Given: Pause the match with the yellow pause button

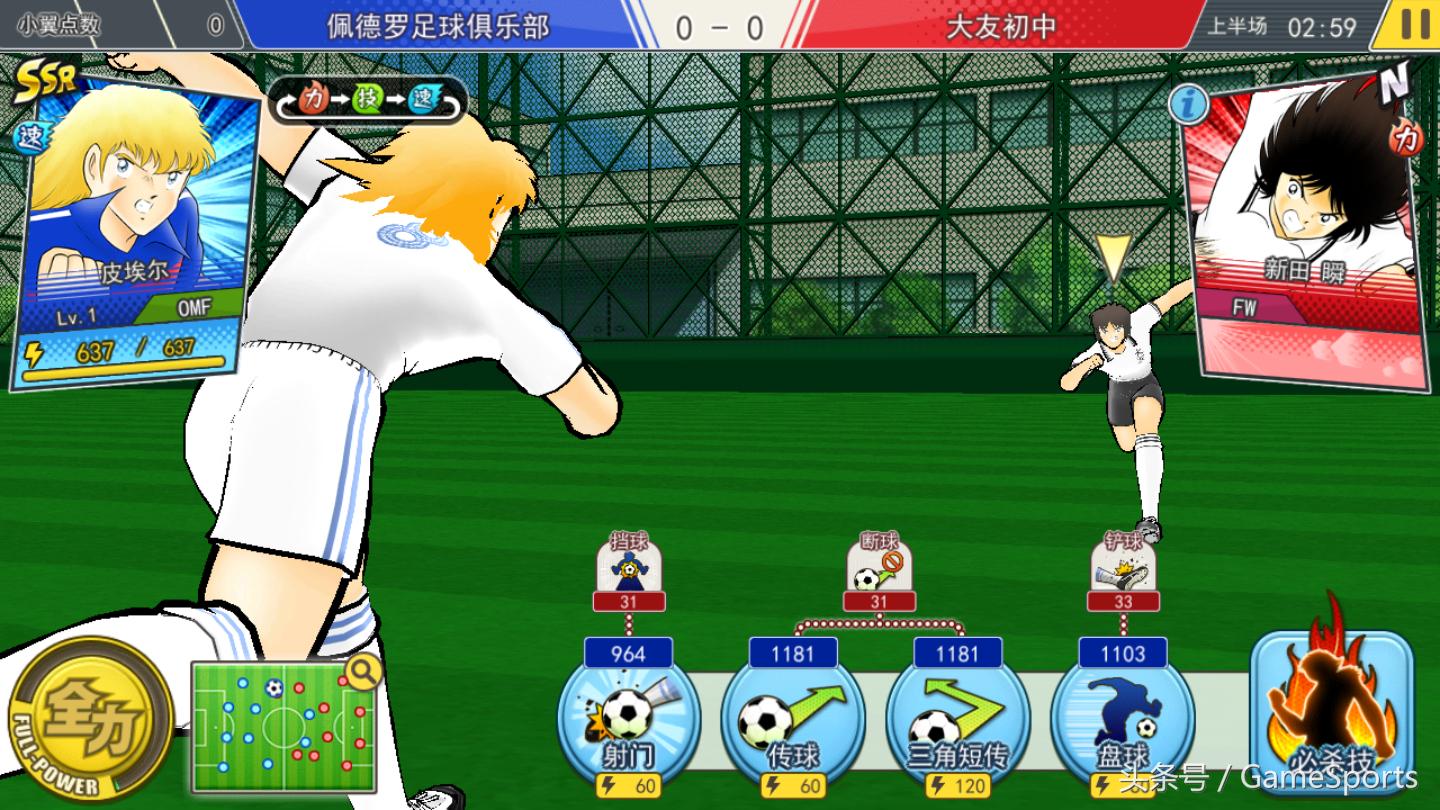Looking at the screenshot, I should (x=1413, y=24).
